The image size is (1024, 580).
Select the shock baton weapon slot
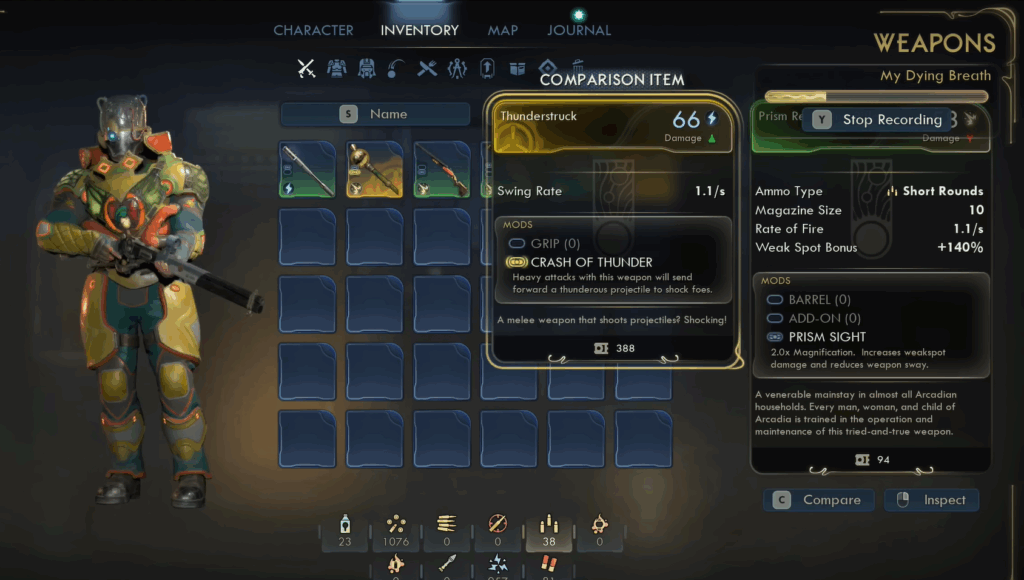coord(307,169)
